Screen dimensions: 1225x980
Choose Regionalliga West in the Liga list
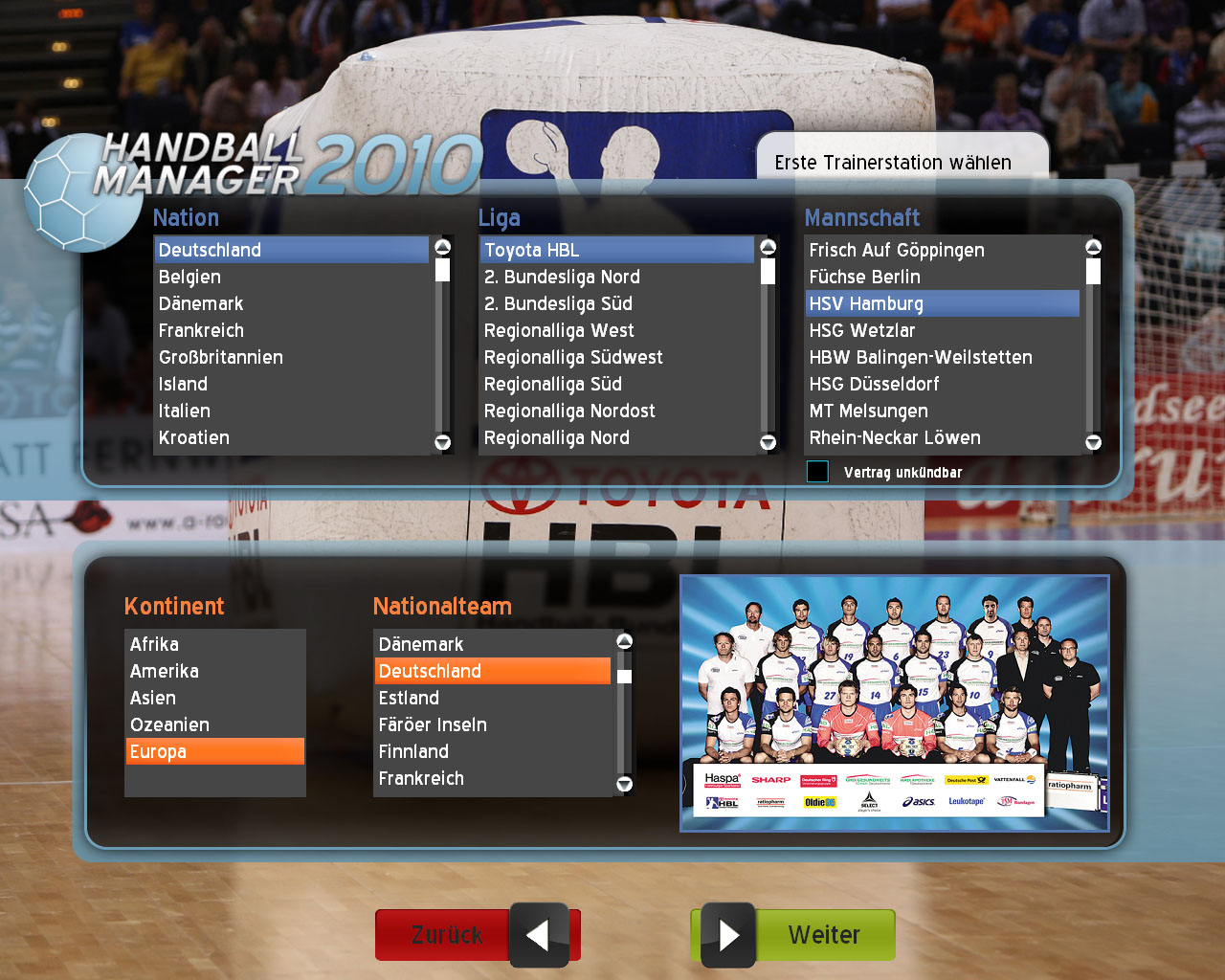pos(559,331)
